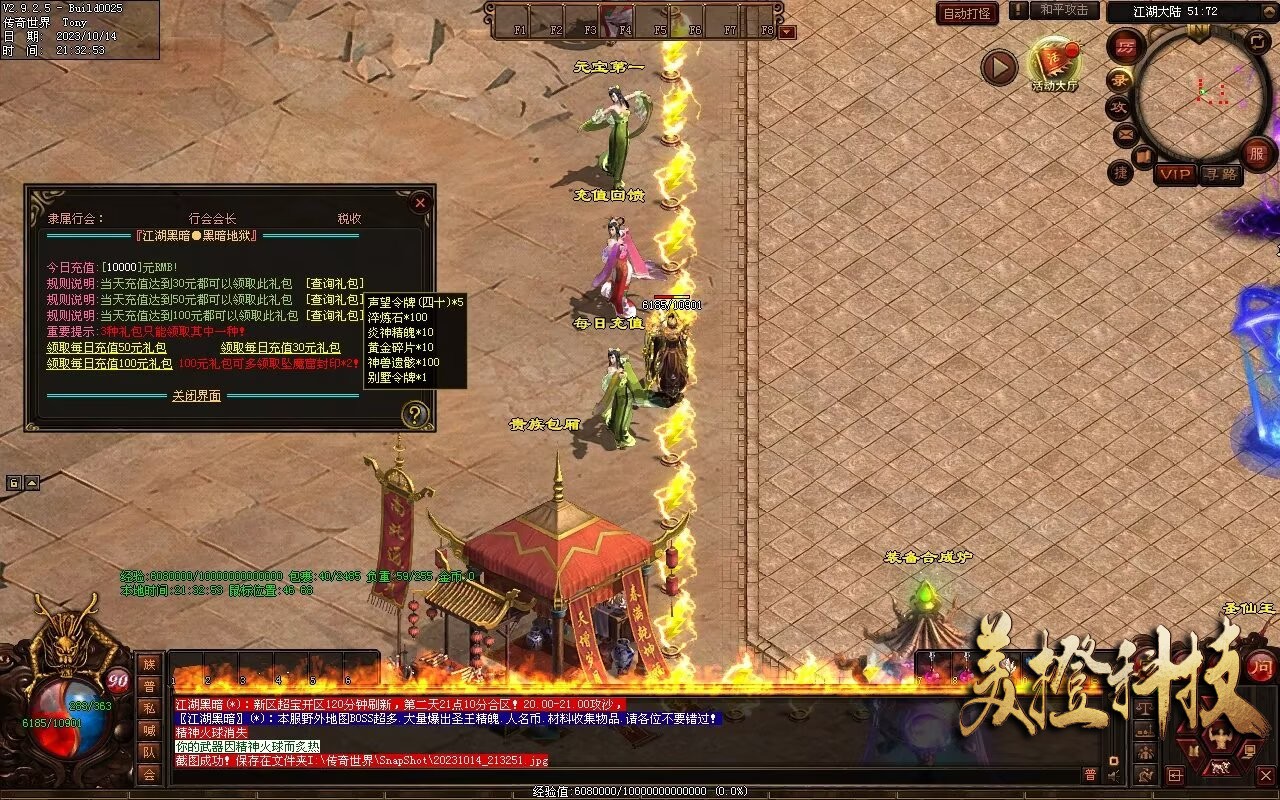The image size is (1280, 800).
Task: Open the 服 button beside the minimap
Action: (x=1258, y=154)
